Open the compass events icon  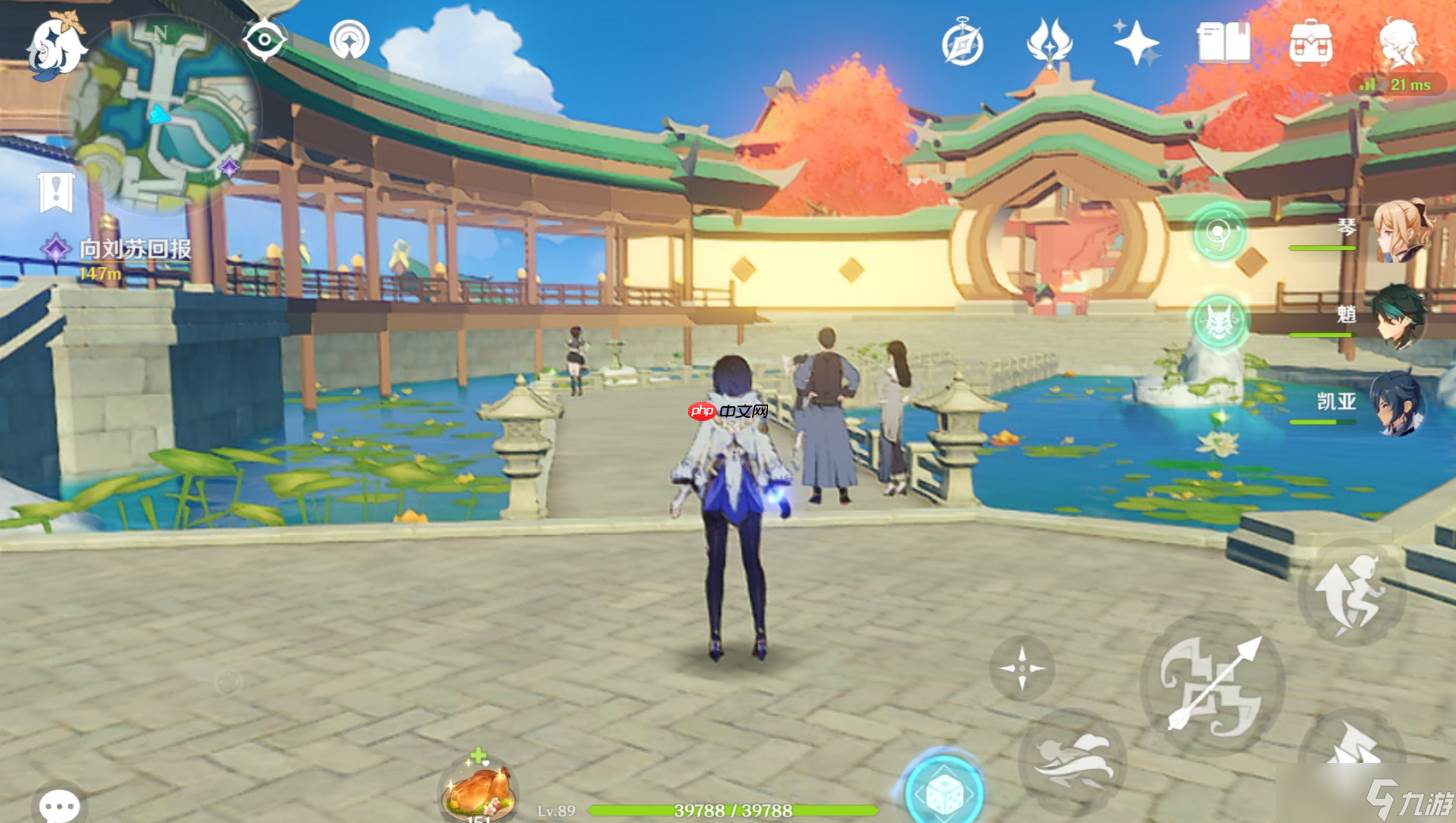click(x=962, y=44)
